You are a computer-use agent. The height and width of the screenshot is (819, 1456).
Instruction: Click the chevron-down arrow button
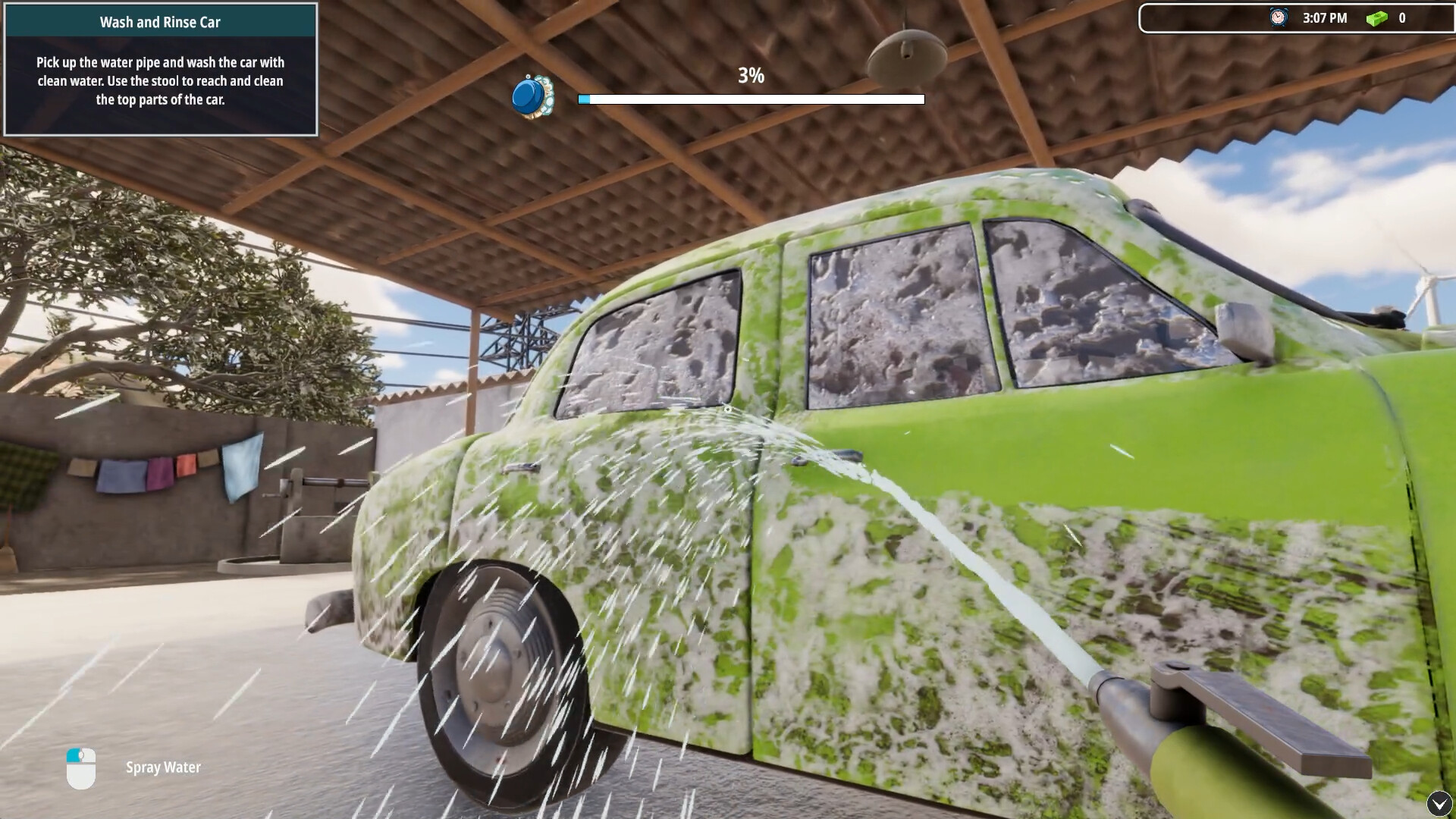point(1439,803)
